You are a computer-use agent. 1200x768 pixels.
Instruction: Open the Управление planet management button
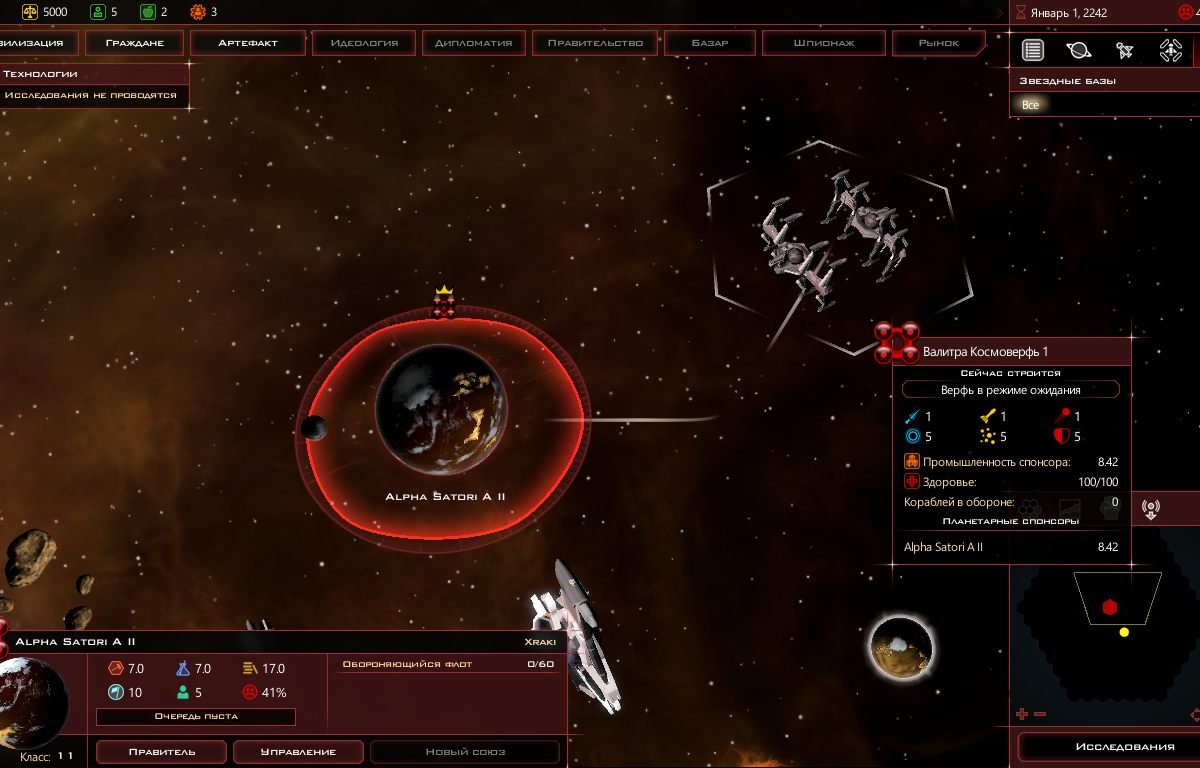point(298,752)
